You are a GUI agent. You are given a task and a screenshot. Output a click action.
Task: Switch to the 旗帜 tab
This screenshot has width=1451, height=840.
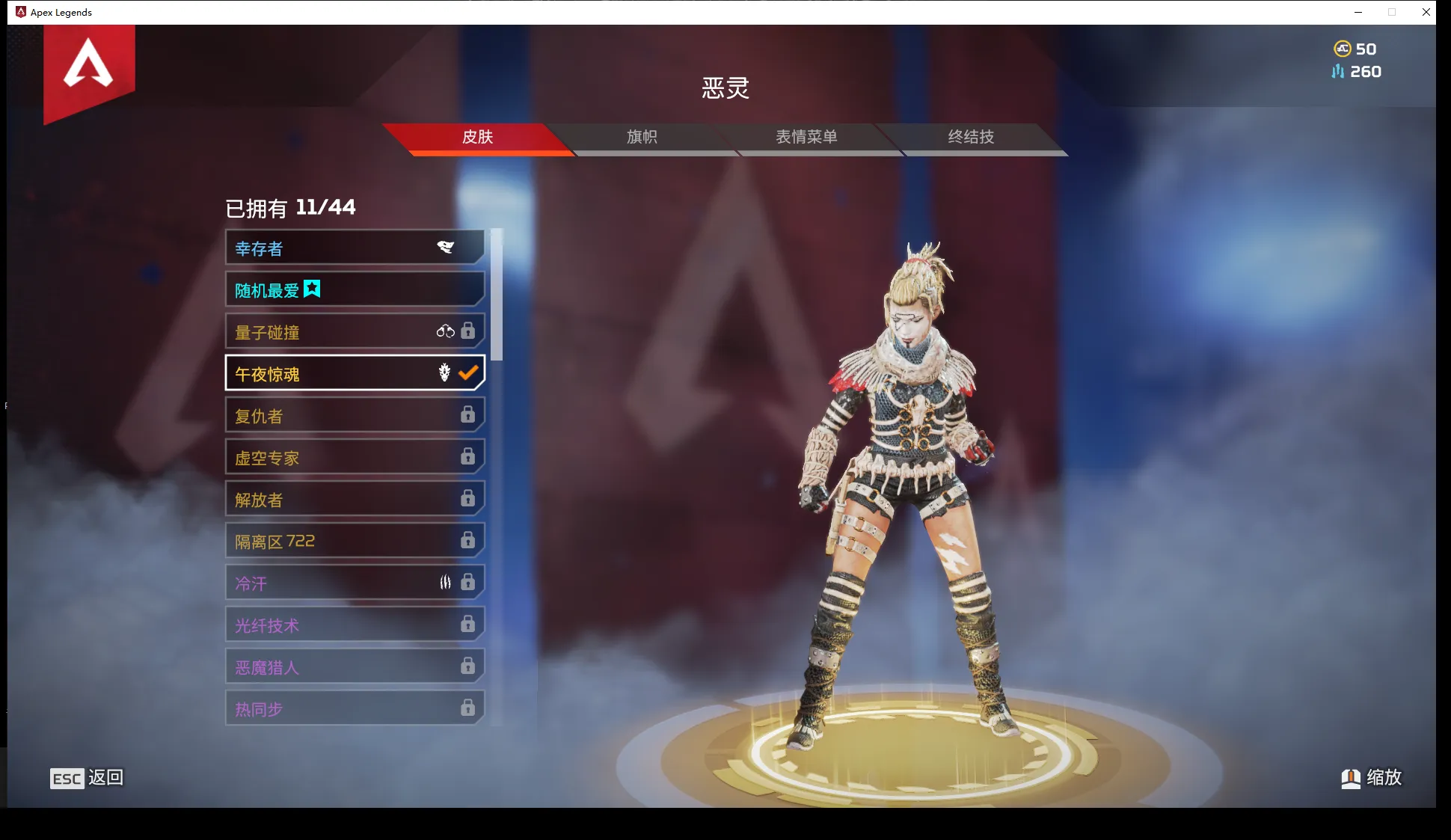coord(642,137)
